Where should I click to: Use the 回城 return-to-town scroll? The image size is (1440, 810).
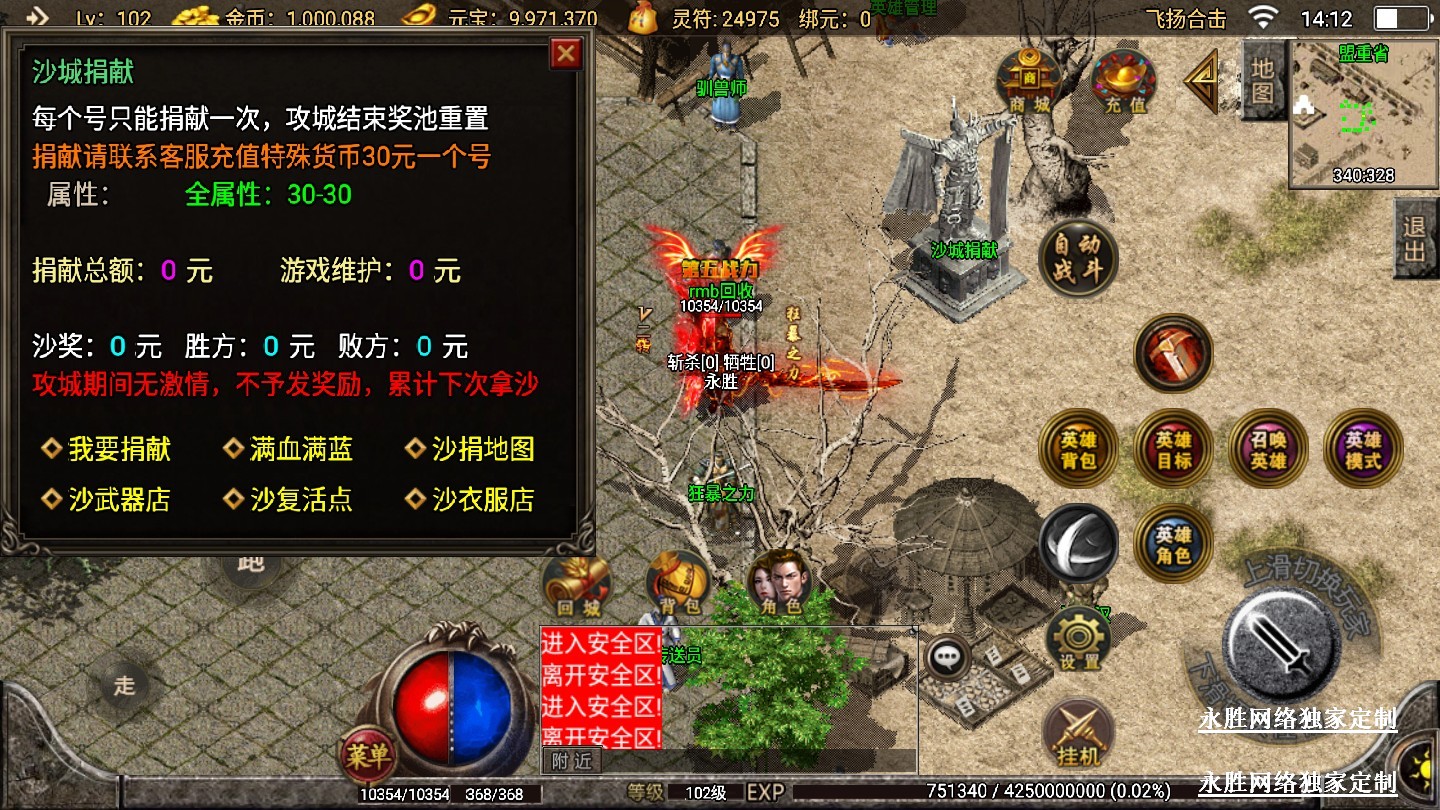pos(575,585)
